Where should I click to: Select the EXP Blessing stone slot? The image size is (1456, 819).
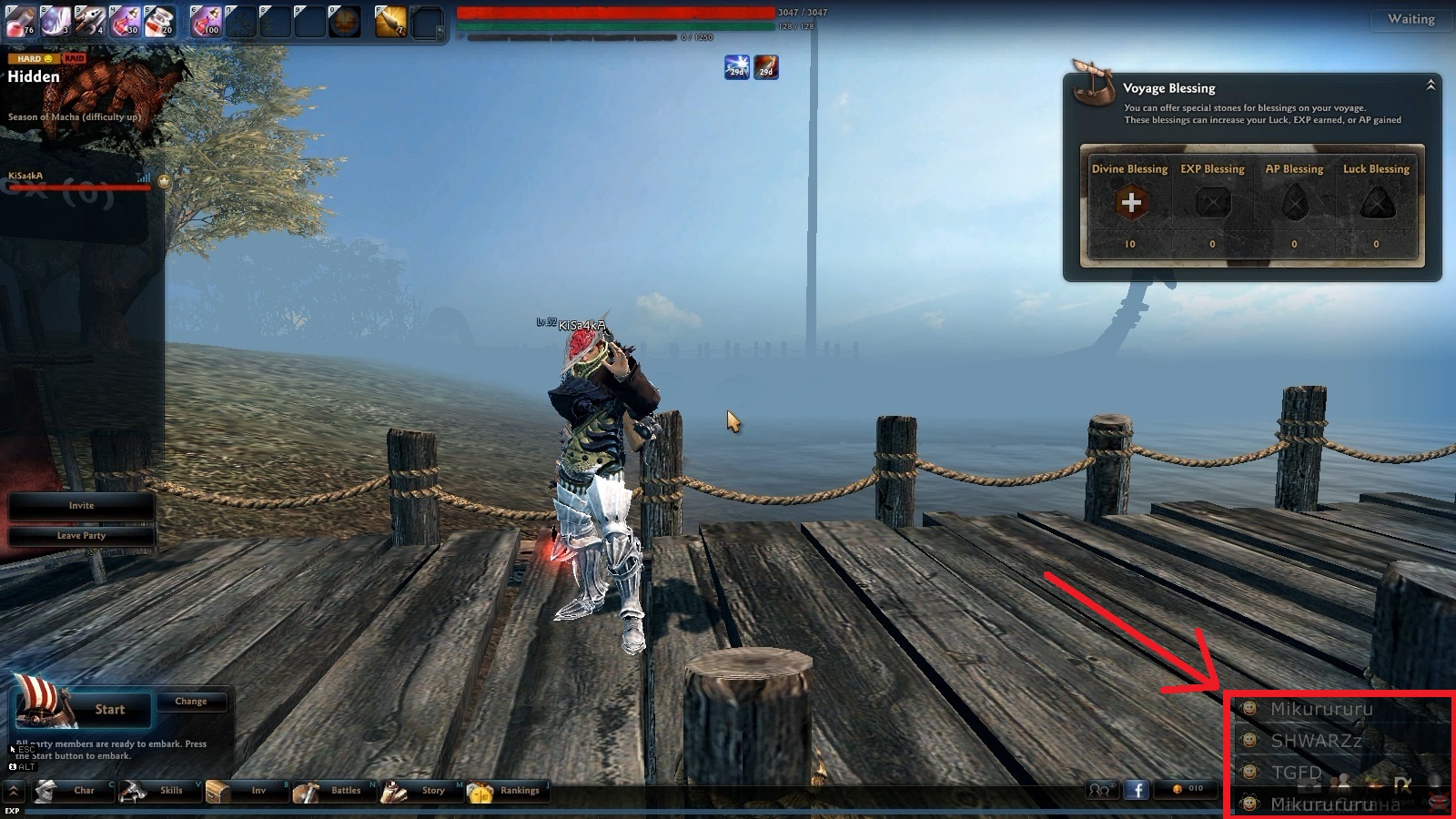(x=1212, y=203)
